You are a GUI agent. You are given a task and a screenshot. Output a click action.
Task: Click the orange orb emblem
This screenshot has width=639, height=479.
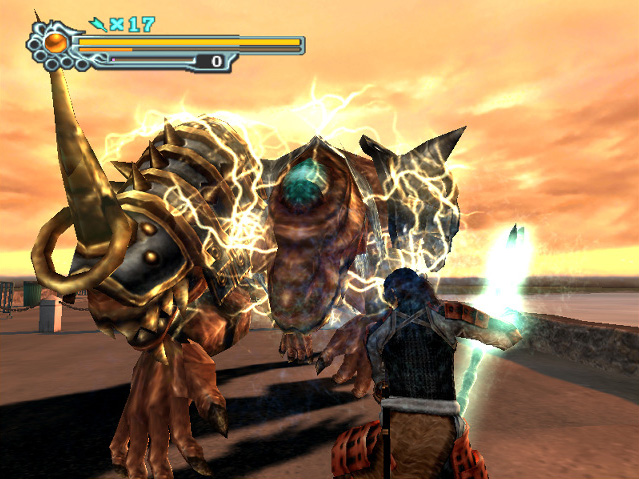[56, 43]
